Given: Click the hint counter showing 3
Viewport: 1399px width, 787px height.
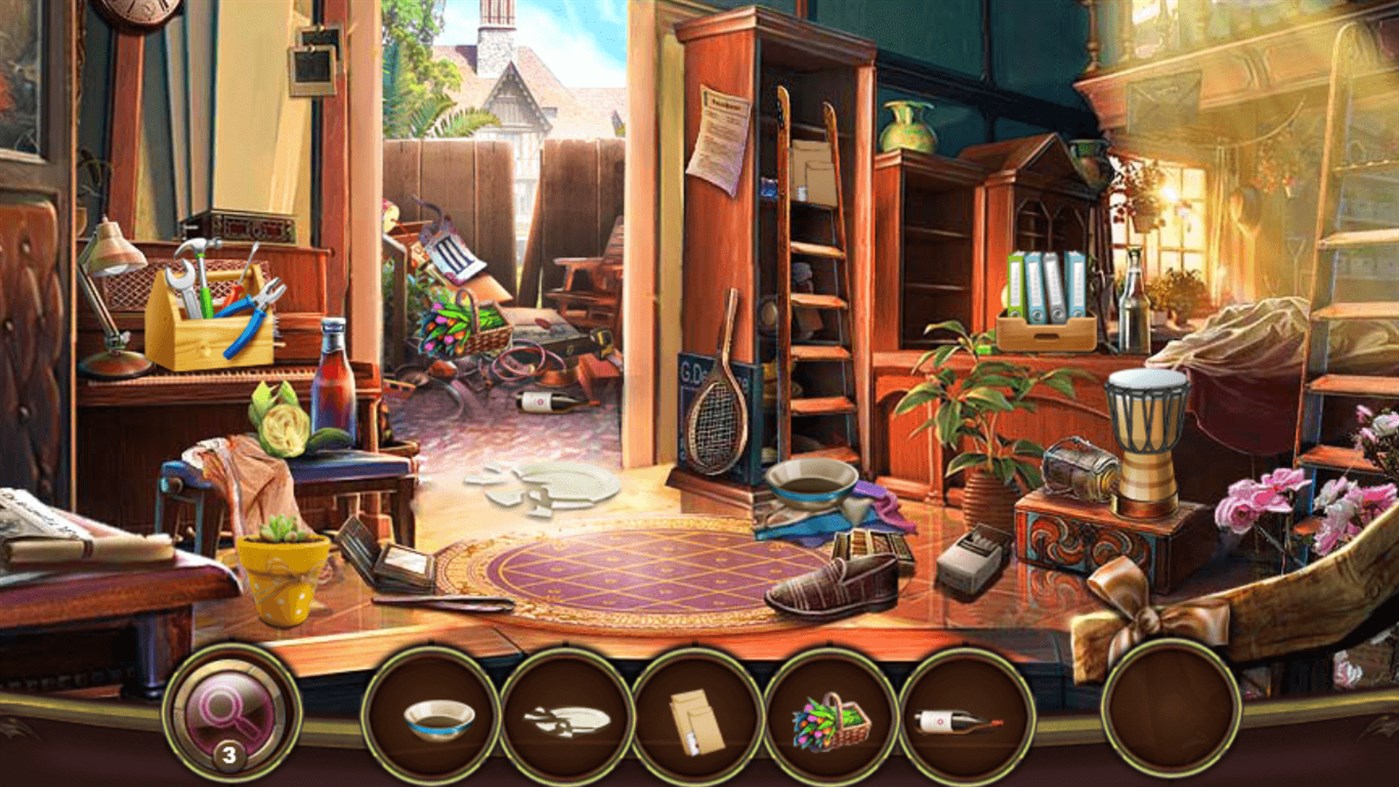Looking at the screenshot, I should [232, 754].
